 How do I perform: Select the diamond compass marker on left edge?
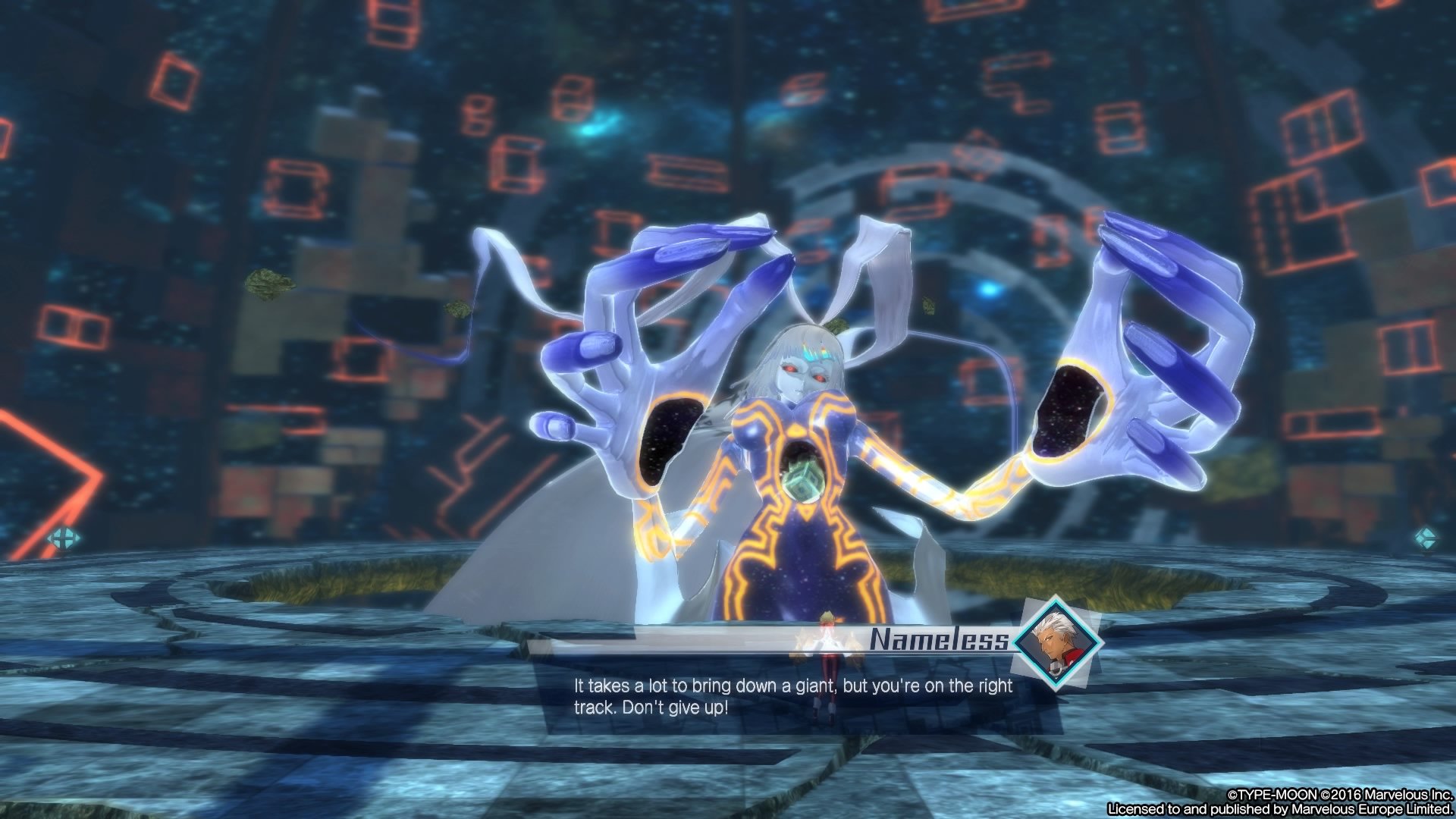tap(64, 540)
